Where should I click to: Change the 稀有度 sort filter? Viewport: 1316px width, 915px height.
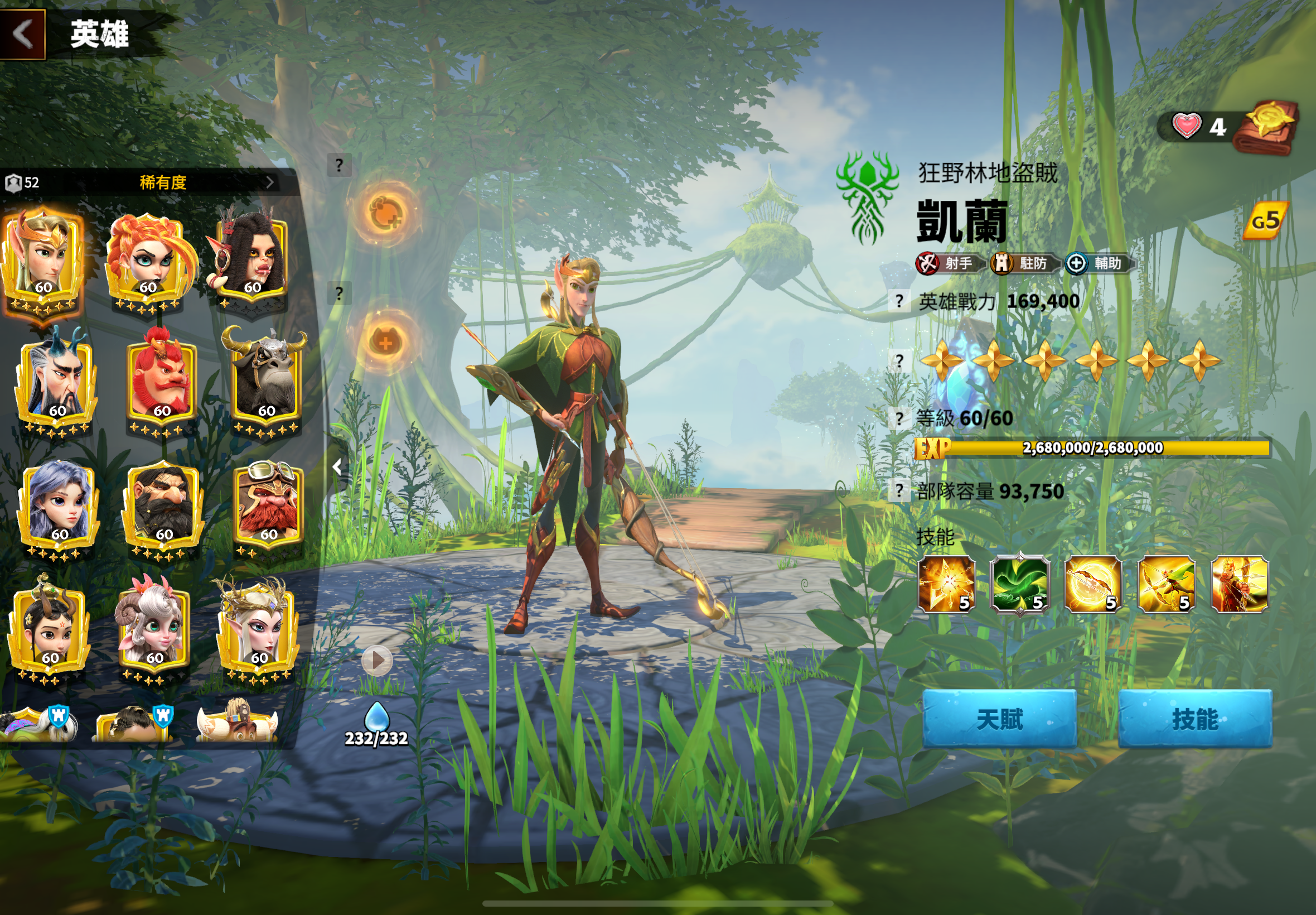tap(163, 182)
